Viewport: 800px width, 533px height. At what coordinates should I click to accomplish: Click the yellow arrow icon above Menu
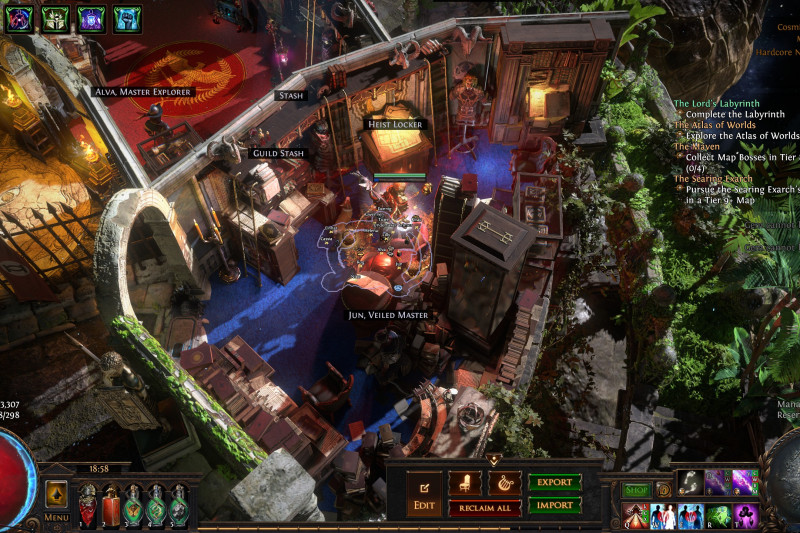click(x=56, y=493)
